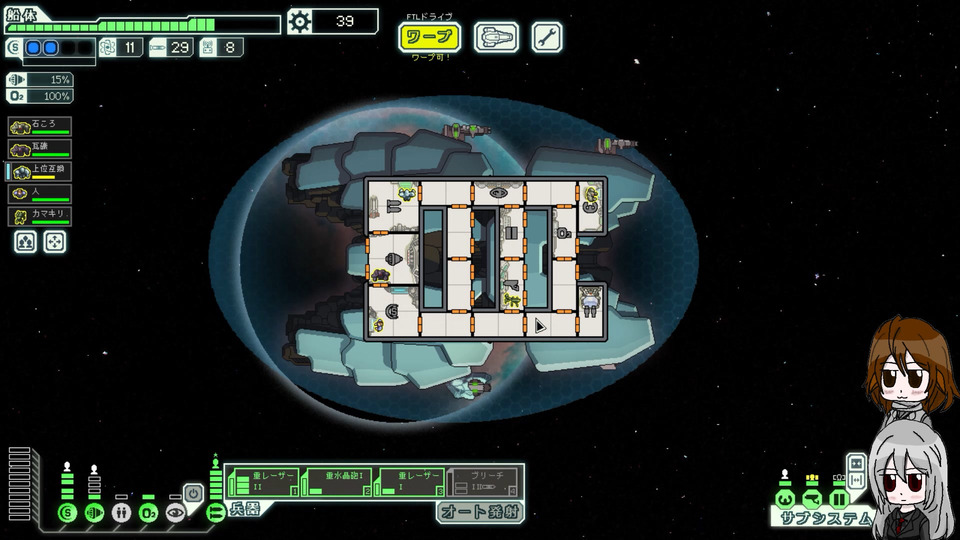
Task: Click the shields system icon
Action: click(x=68, y=513)
